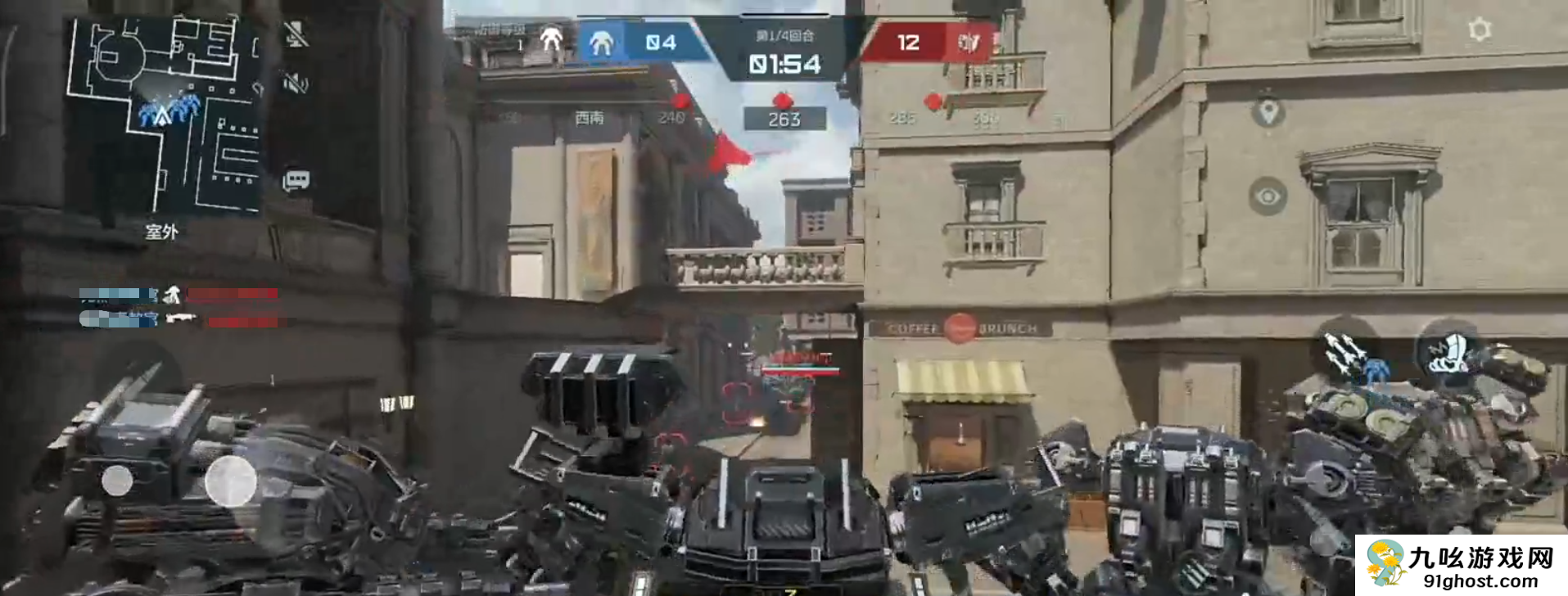This screenshot has height=596, width=1568.
Task: Toggle the muted microphone icon
Action: tap(296, 34)
